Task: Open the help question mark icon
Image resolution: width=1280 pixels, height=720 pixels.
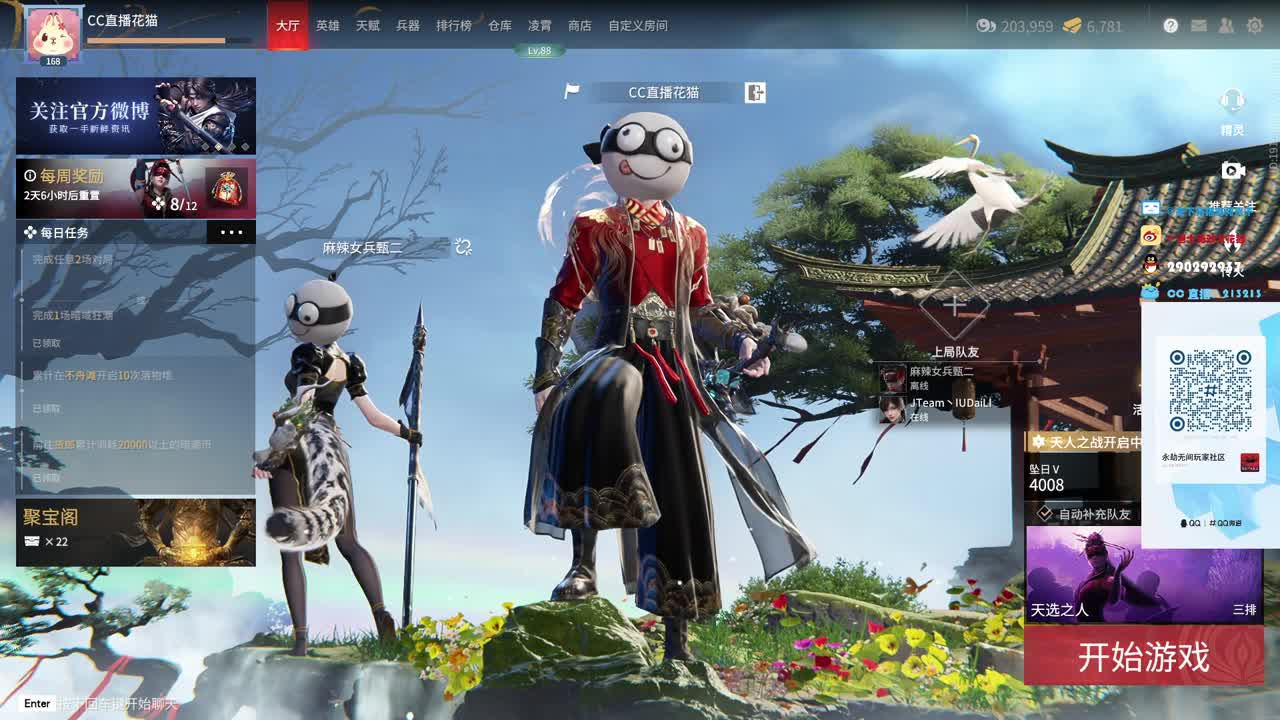Action: [1171, 26]
